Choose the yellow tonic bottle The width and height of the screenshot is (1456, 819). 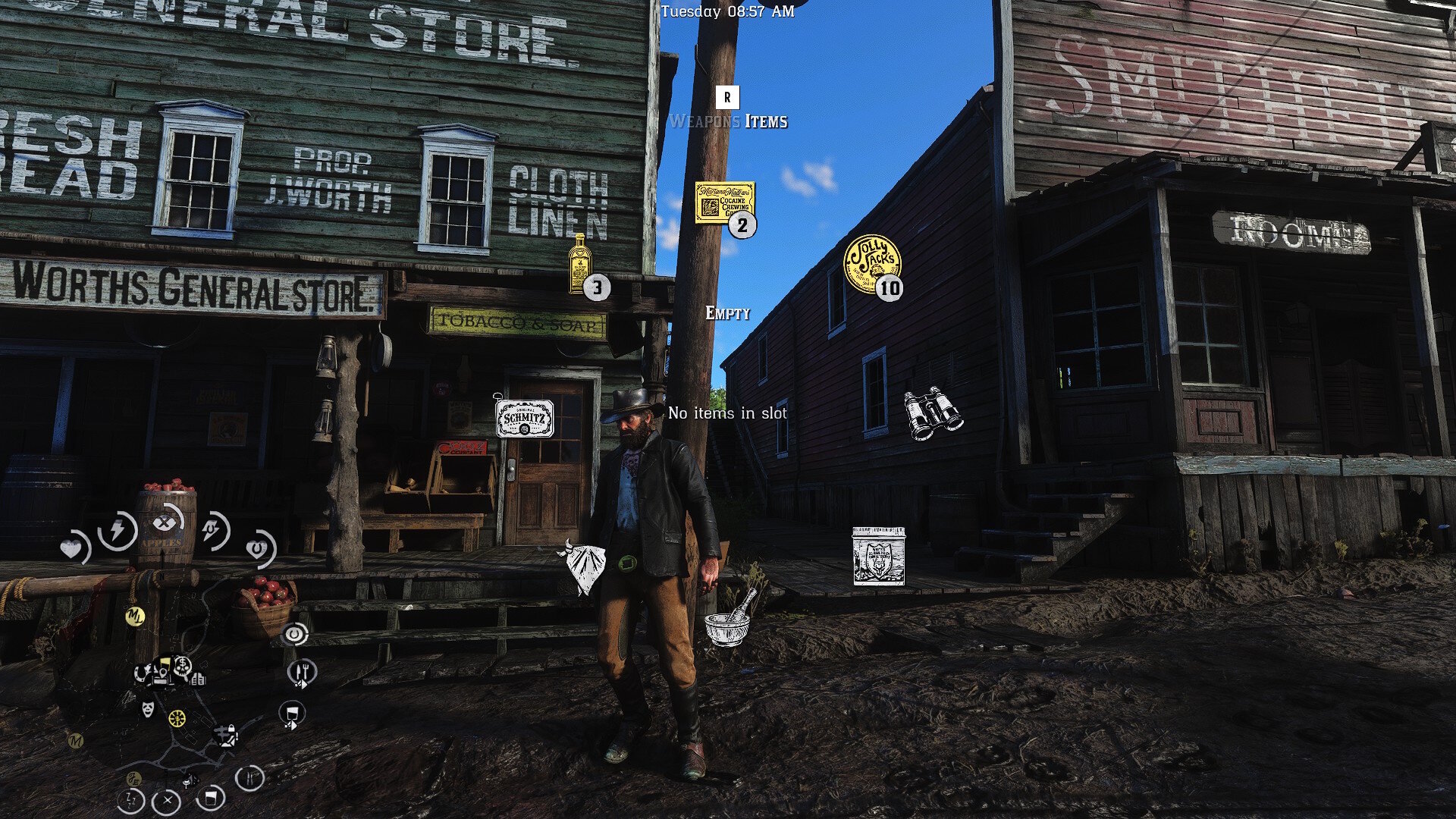tap(581, 264)
